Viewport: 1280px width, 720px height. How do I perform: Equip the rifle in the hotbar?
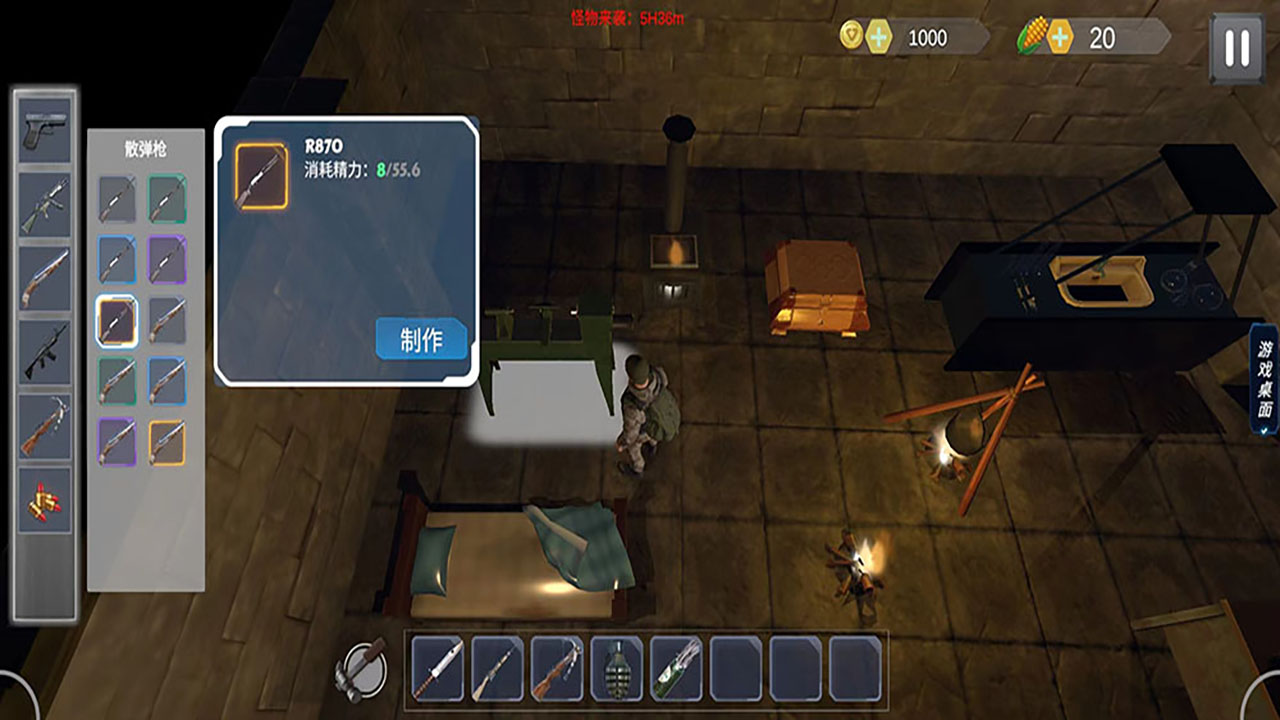498,668
